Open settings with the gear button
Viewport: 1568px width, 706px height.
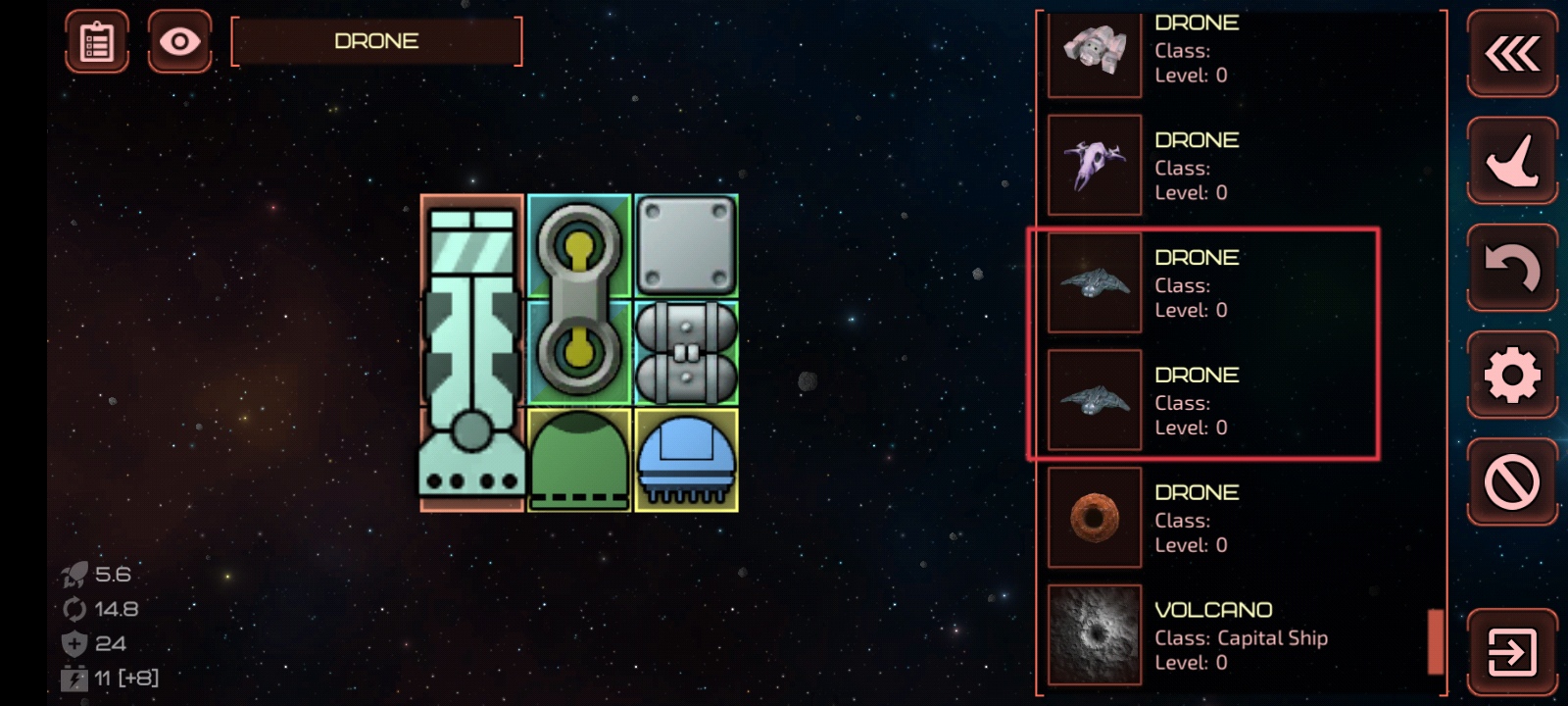coord(1512,375)
